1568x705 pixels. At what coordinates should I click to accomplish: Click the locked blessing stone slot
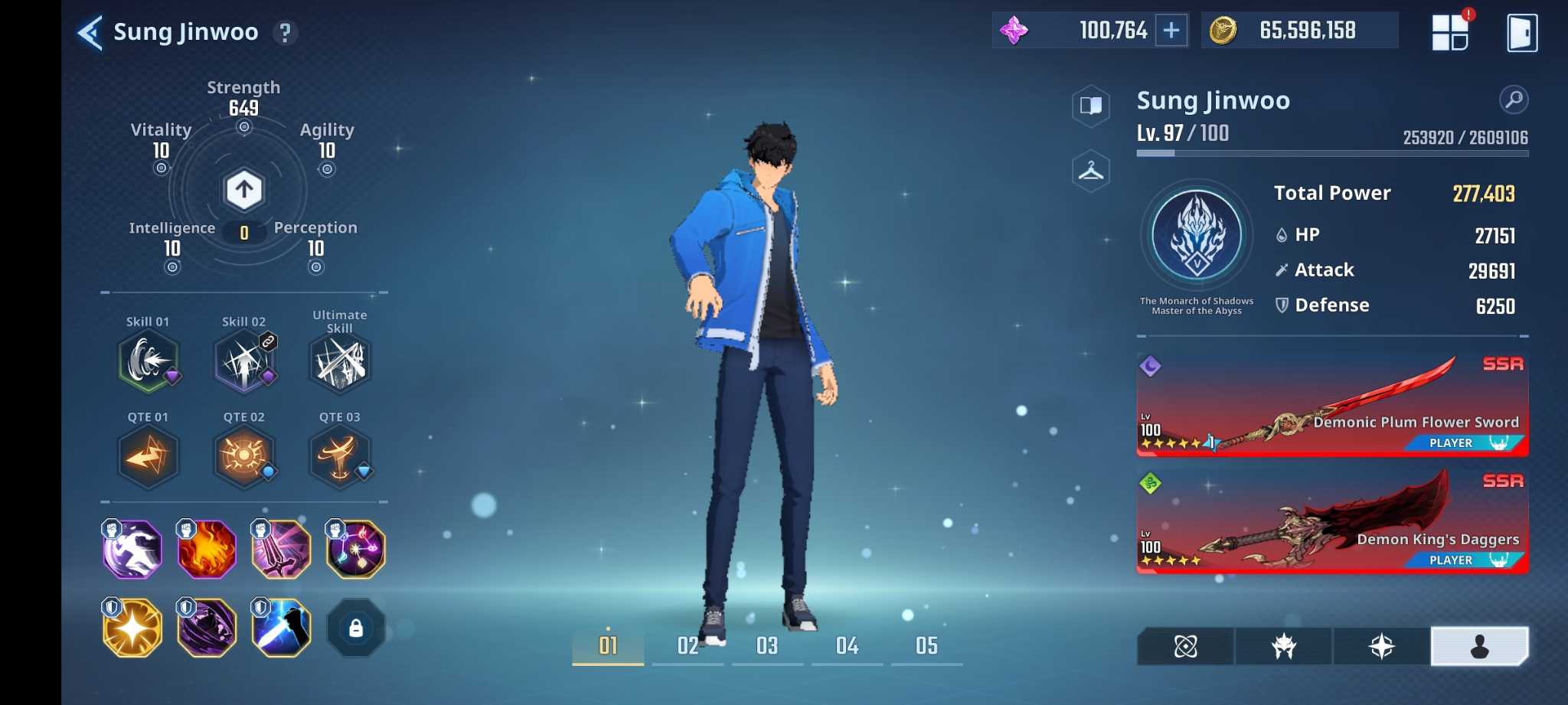coord(355,628)
